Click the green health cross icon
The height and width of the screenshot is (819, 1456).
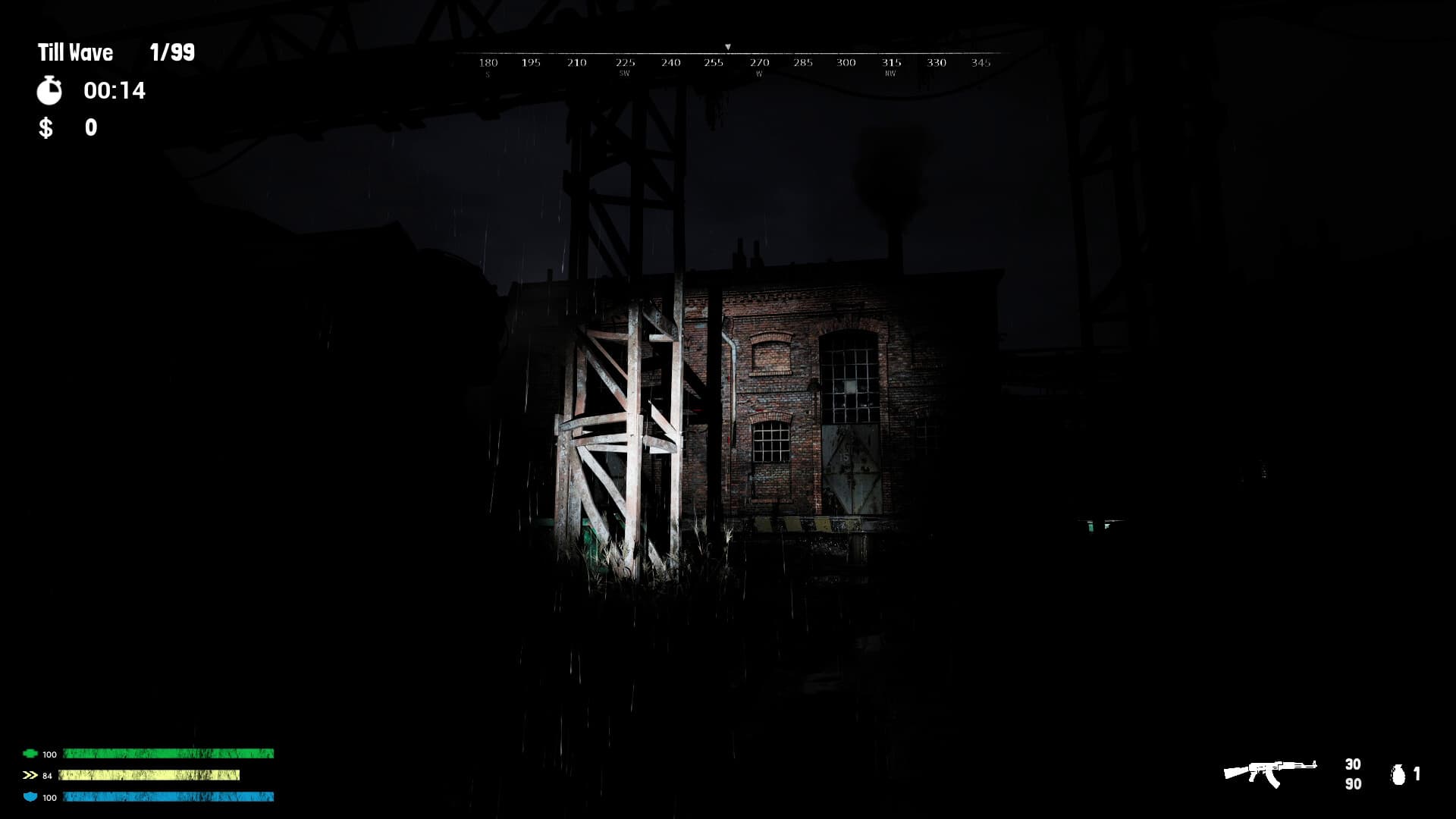tap(29, 755)
